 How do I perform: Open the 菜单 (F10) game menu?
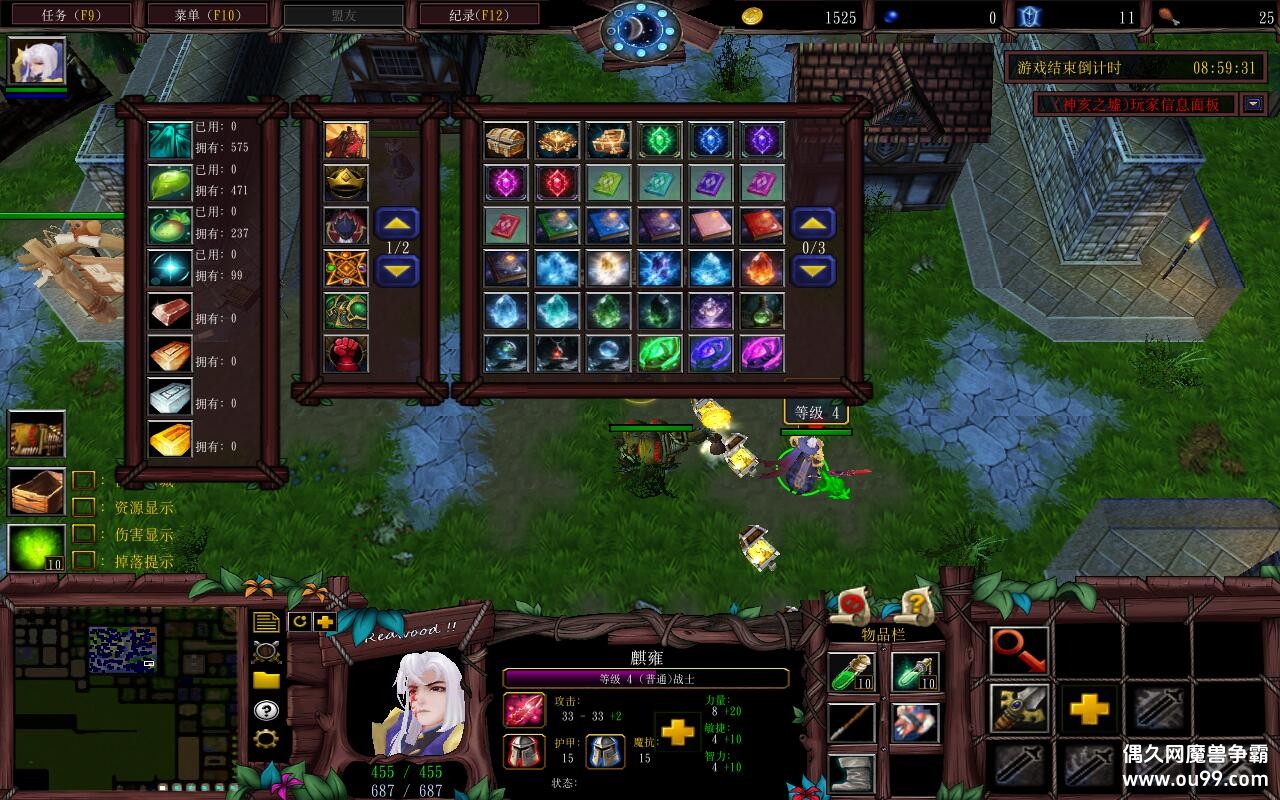click(207, 15)
